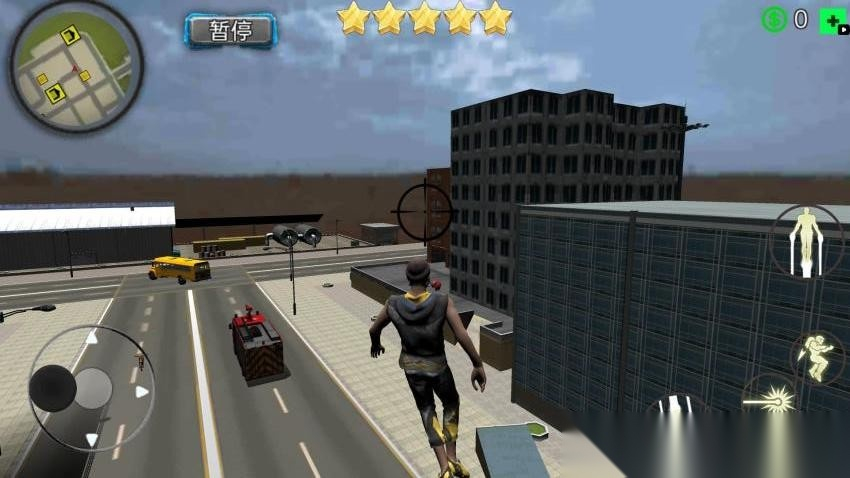Trigger the running dash ability icon
The width and height of the screenshot is (850, 478).
tap(817, 358)
